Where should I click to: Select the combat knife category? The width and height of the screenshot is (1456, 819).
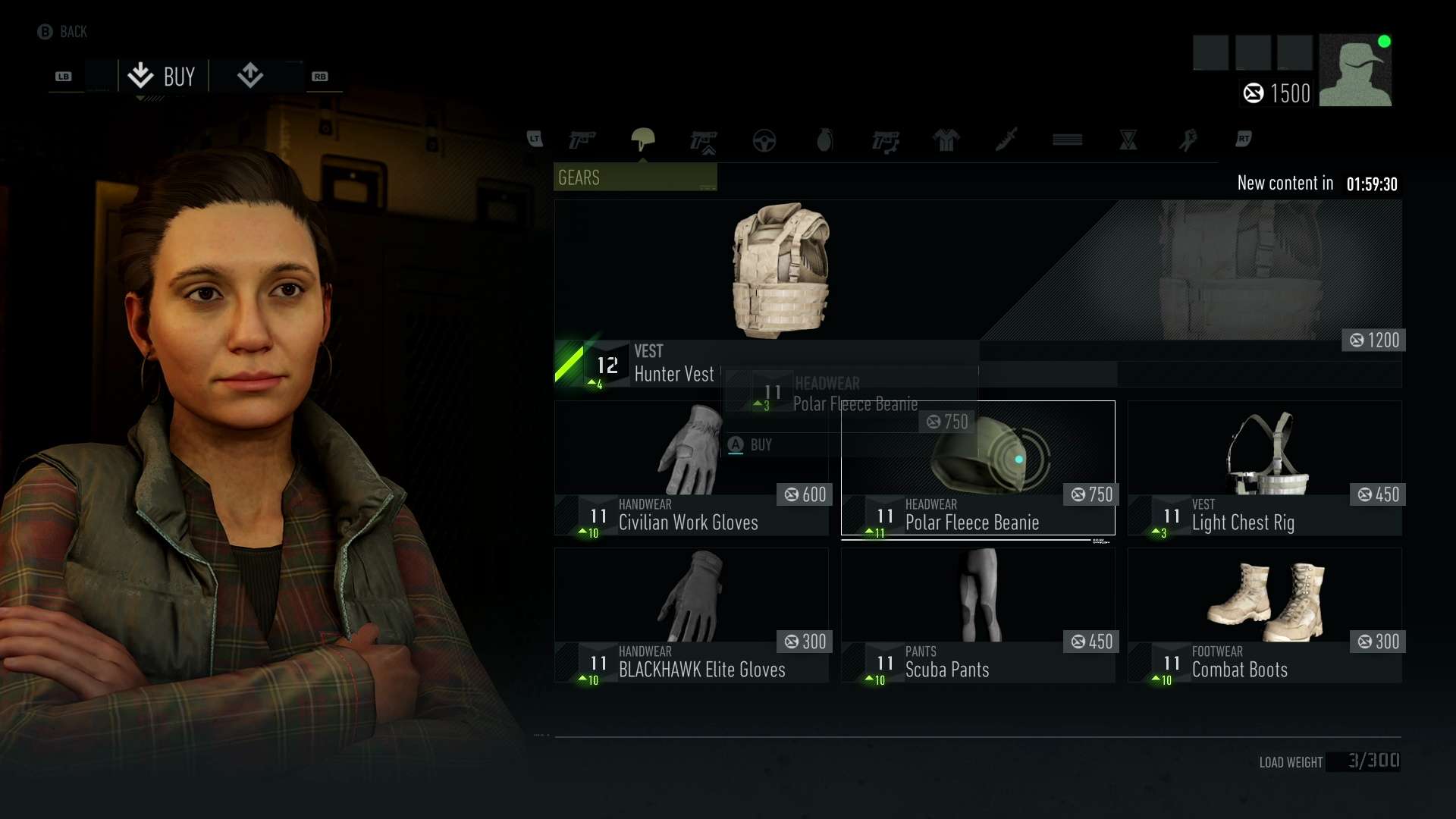(1007, 140)
